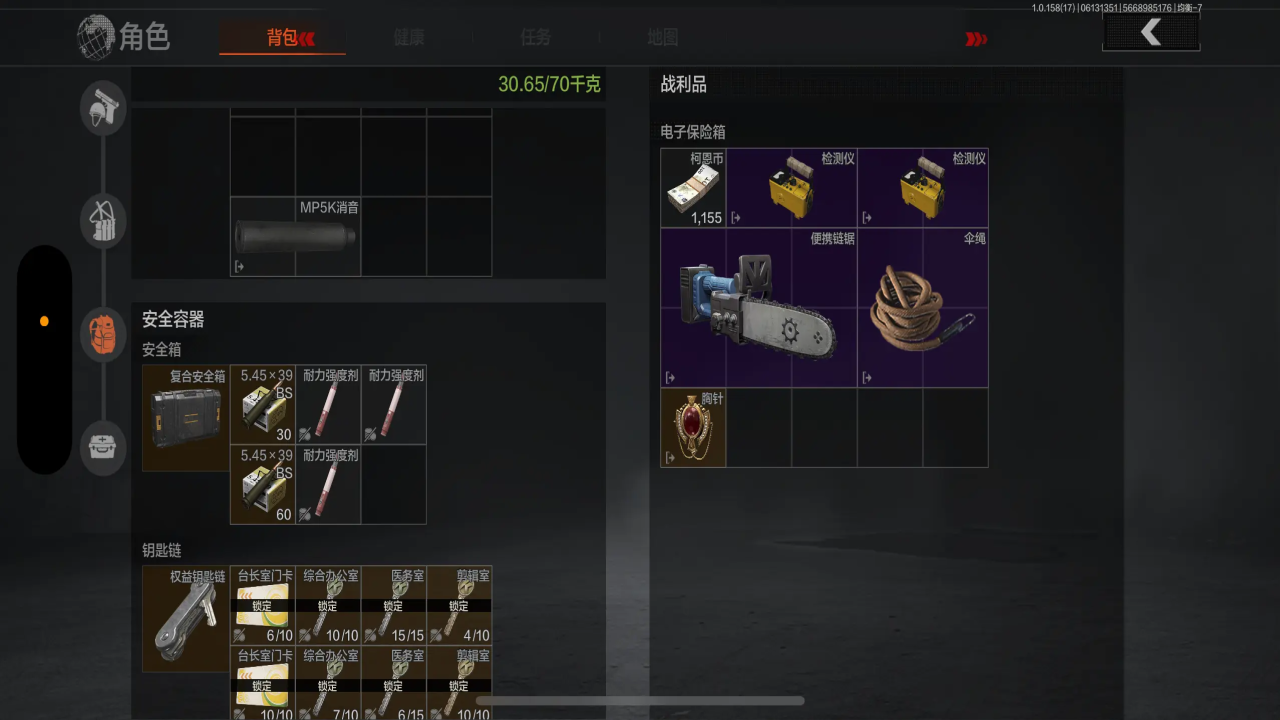Switch to the 健康 tab
The height and width of the screenshot is (720, 1280).
[409, 38]
